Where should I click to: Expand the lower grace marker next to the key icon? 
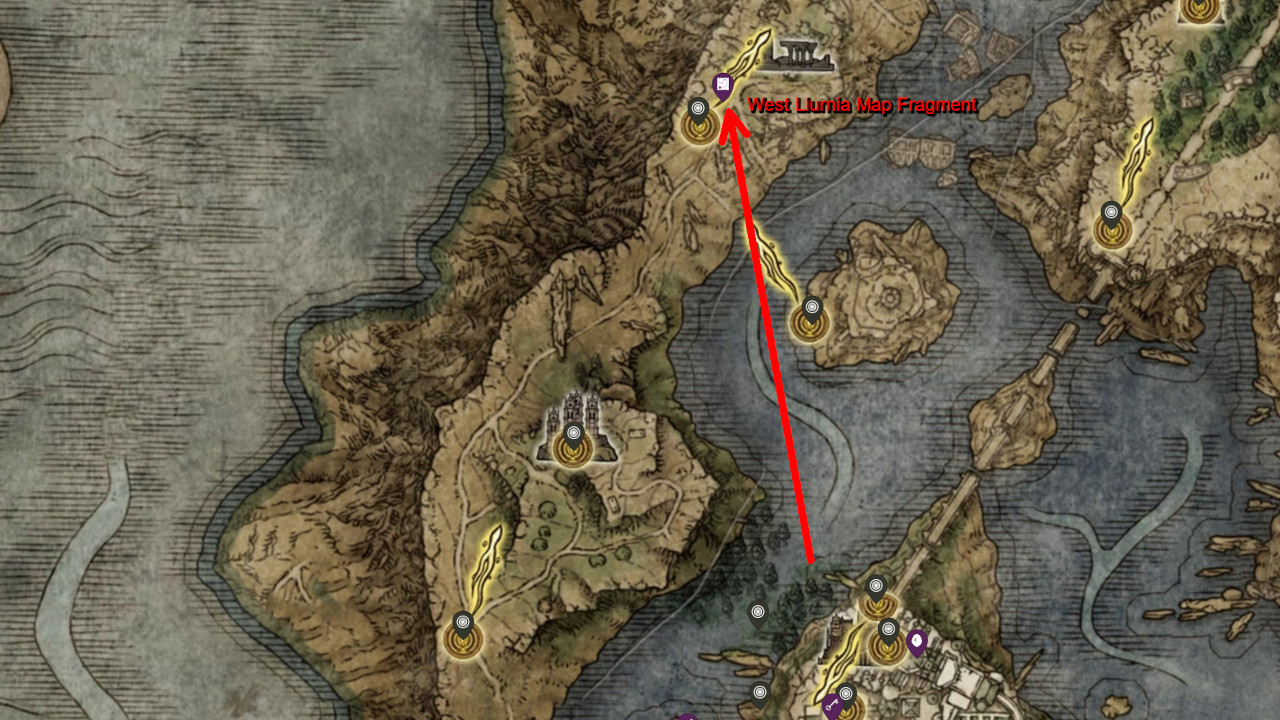coord(846,692)
